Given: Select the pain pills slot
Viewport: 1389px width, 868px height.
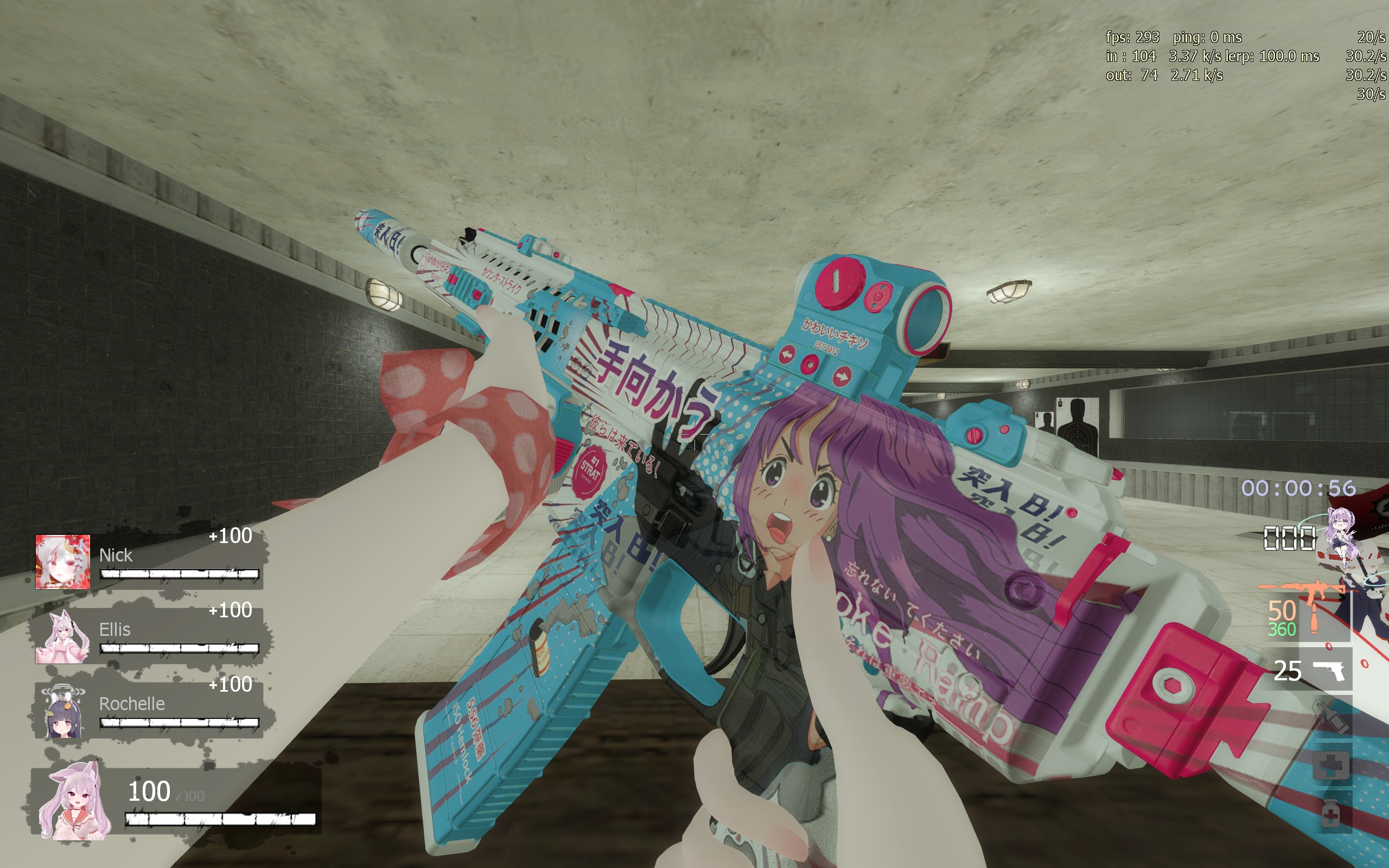Looking at the screenshot, I should click(x=1331, y=813).
